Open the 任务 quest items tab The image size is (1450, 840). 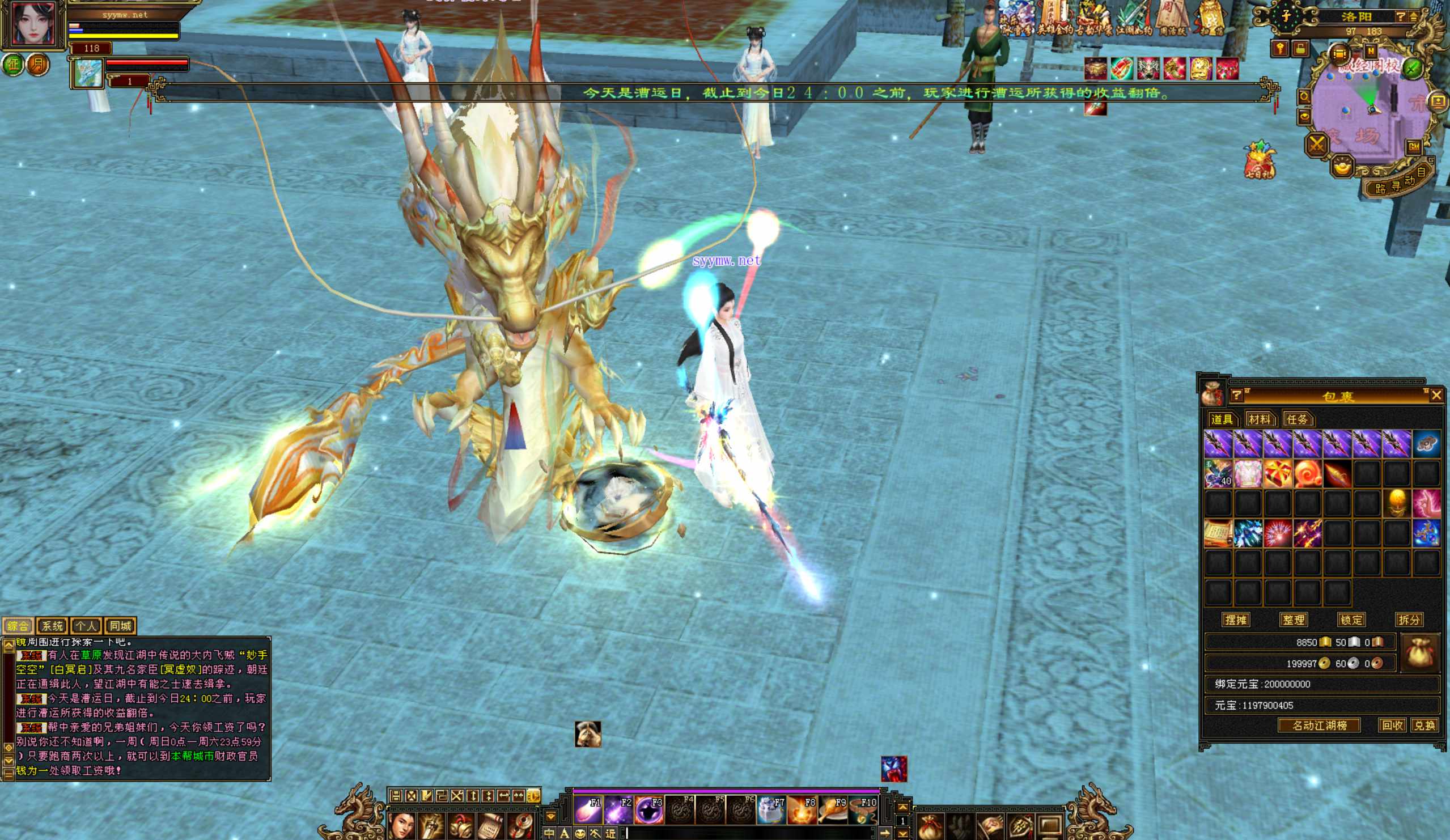1297,419
